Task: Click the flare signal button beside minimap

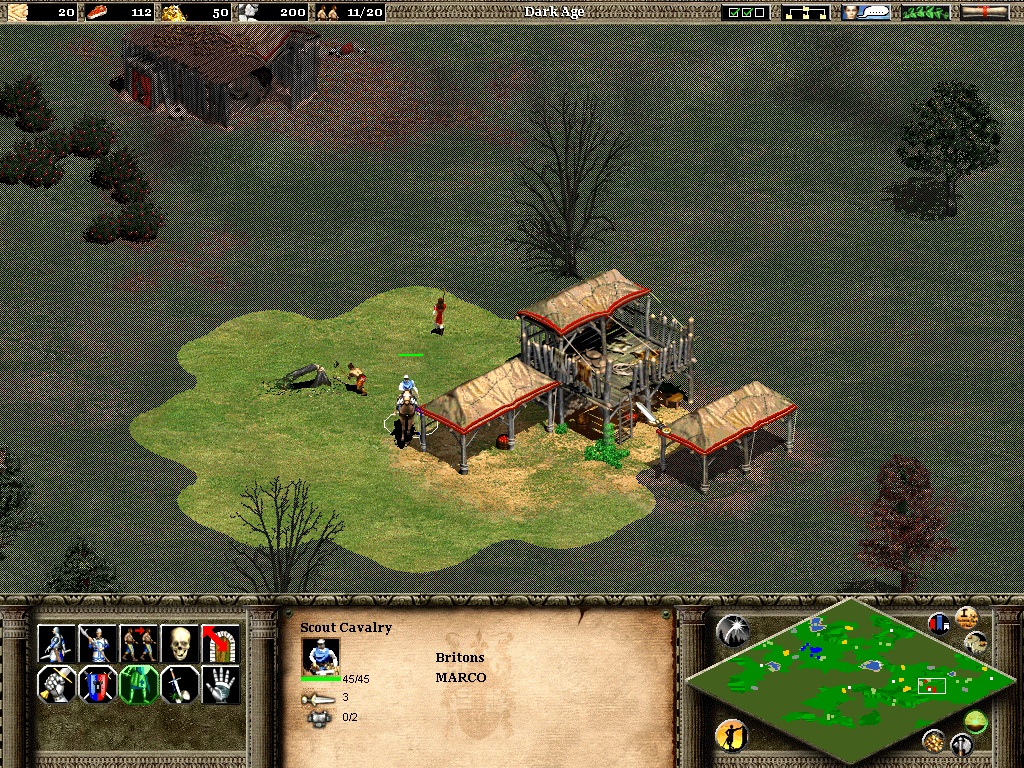Action: (x=732, y=630)
